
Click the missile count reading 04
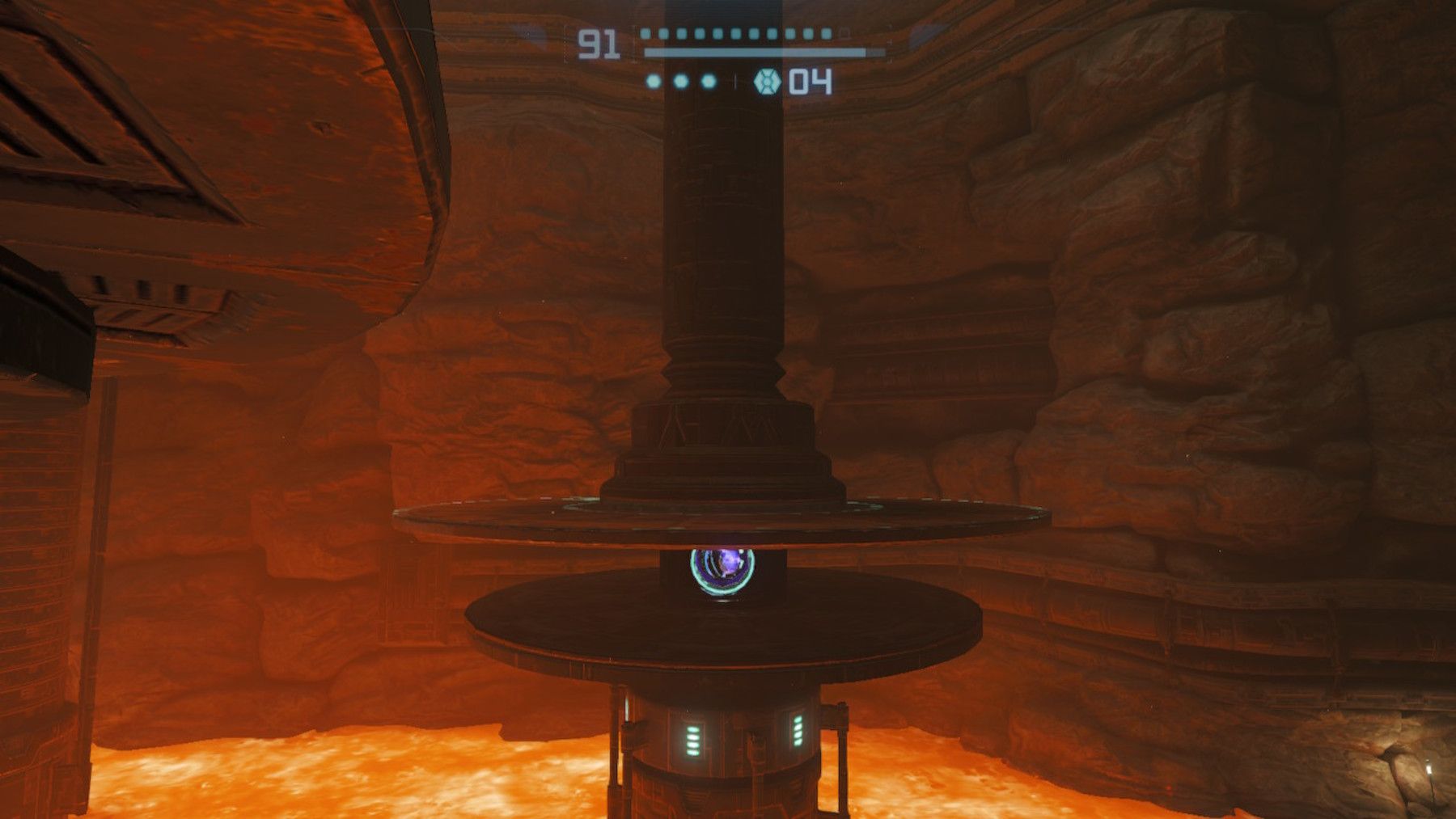pyautogui.click(x=811, y=81)
